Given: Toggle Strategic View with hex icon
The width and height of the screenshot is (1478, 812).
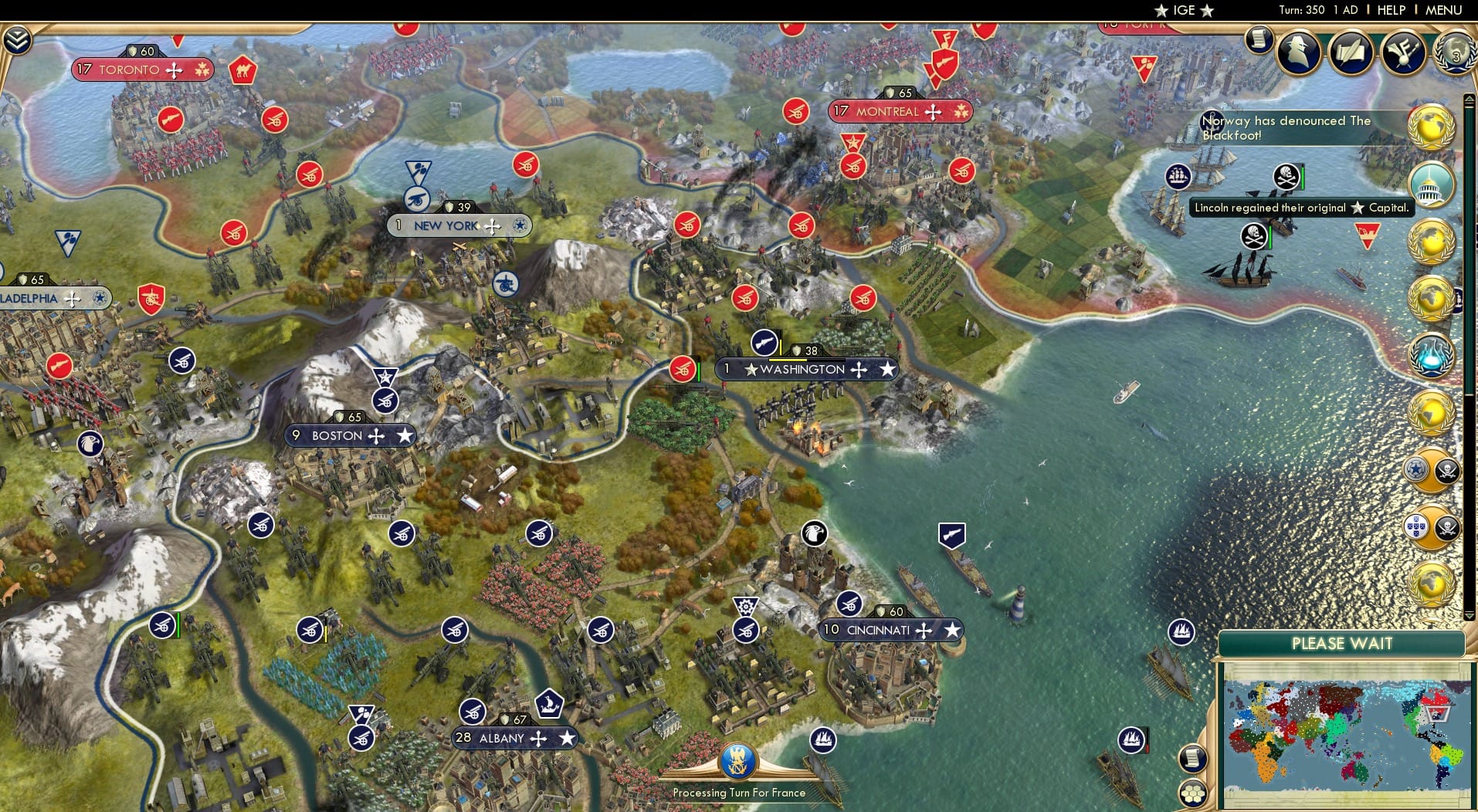Looking at the screenshot, I should coord(1193,791).
